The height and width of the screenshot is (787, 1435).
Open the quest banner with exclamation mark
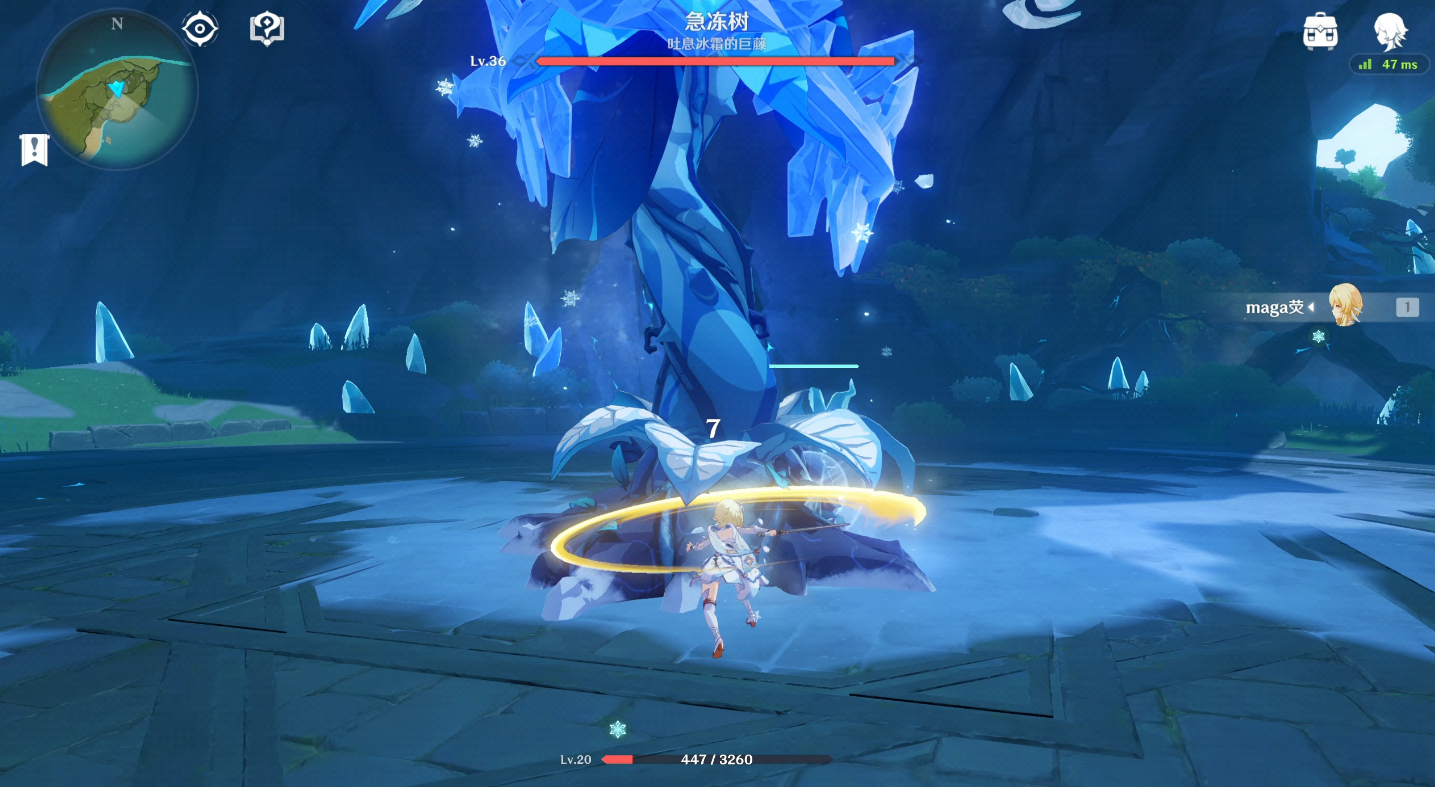click(34, 150)
